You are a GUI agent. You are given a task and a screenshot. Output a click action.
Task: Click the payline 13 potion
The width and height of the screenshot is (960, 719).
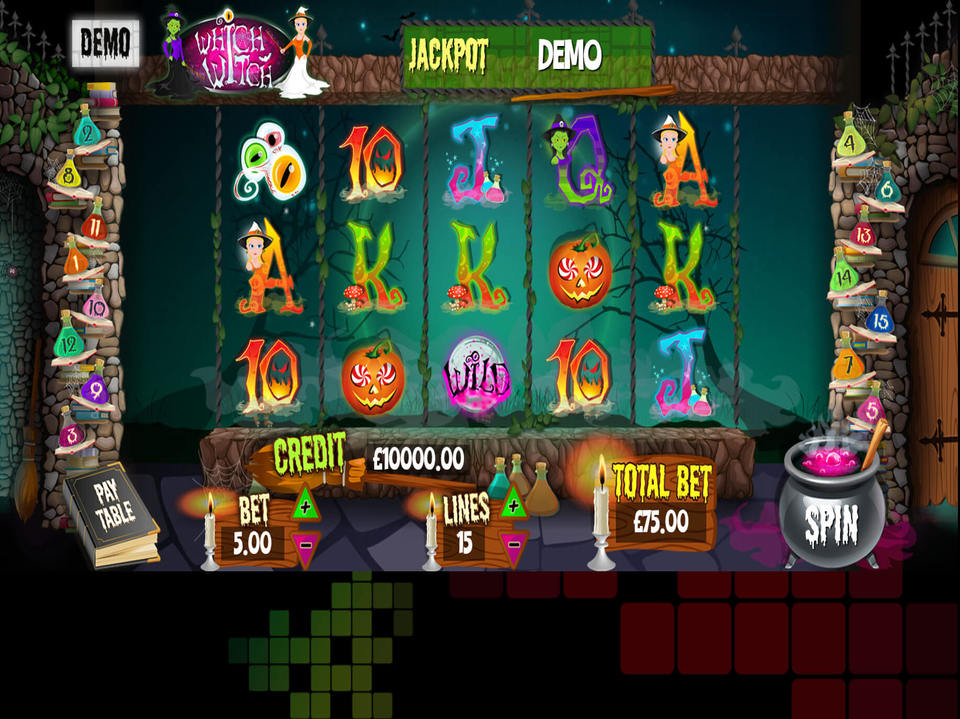pyautogui.click(x=864, y=236)
